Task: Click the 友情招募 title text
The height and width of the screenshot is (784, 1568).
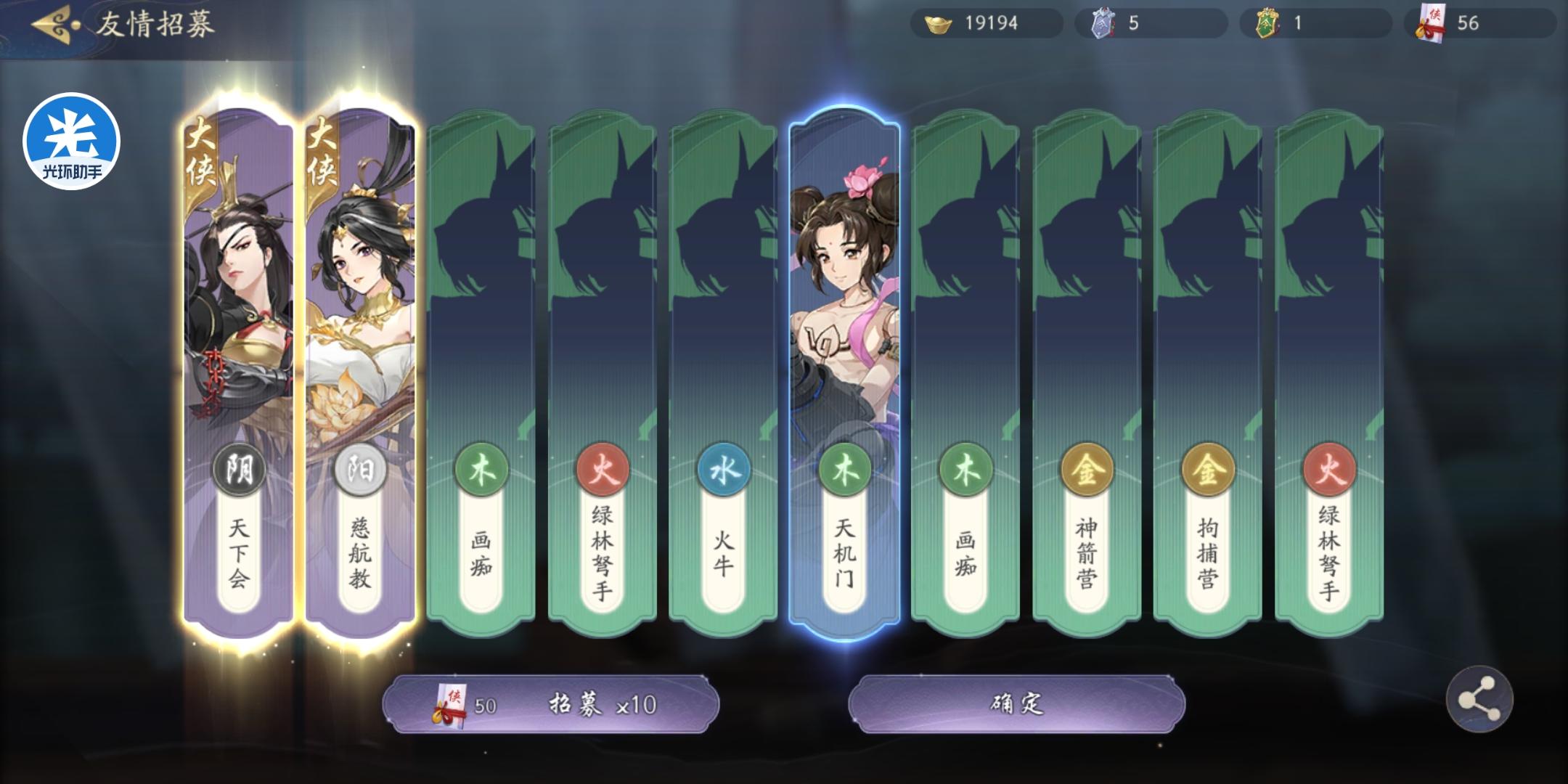Action: pyautogui.click(x=152, y=23)
